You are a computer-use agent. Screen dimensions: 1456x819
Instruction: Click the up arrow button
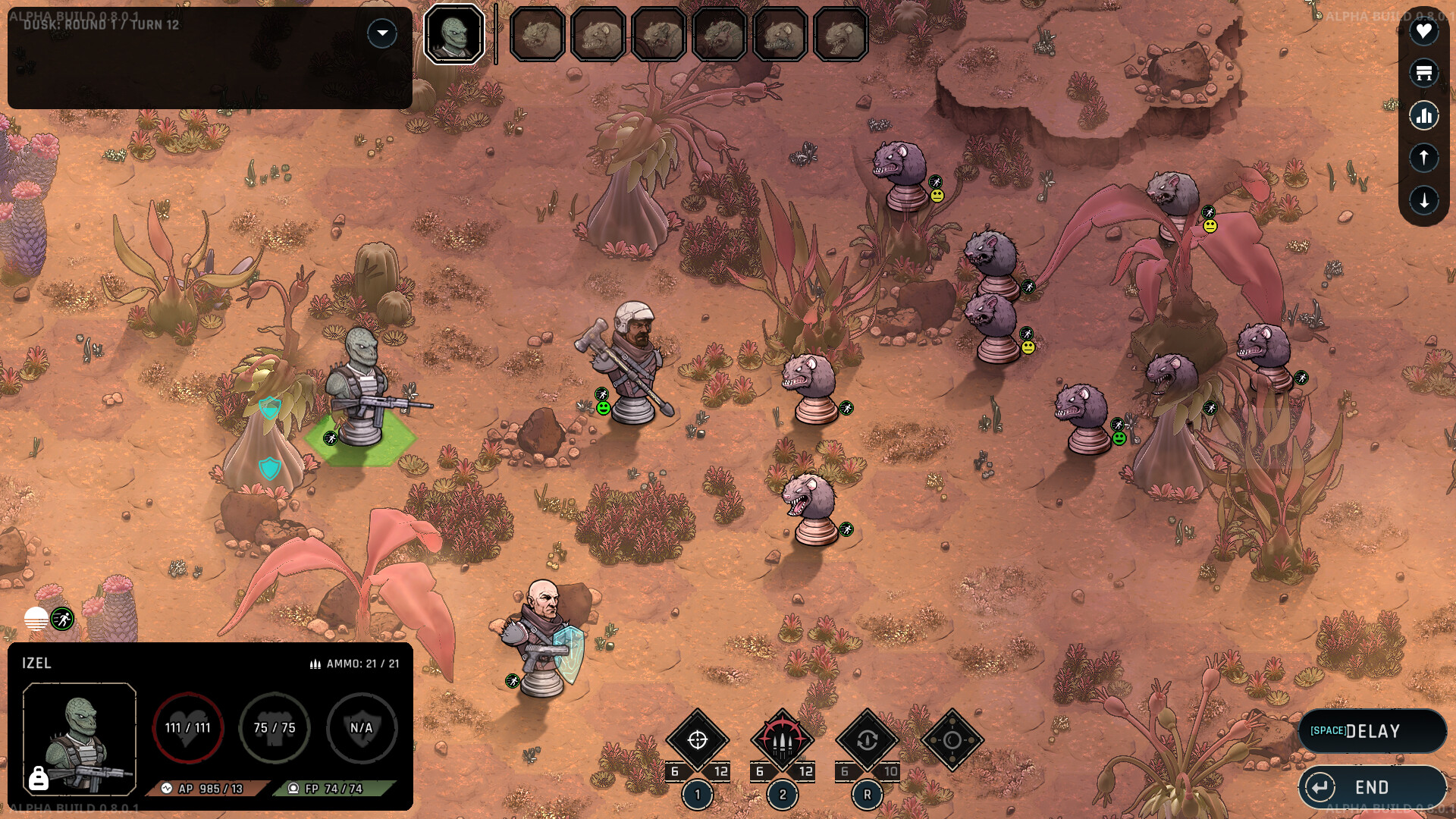1423,158
